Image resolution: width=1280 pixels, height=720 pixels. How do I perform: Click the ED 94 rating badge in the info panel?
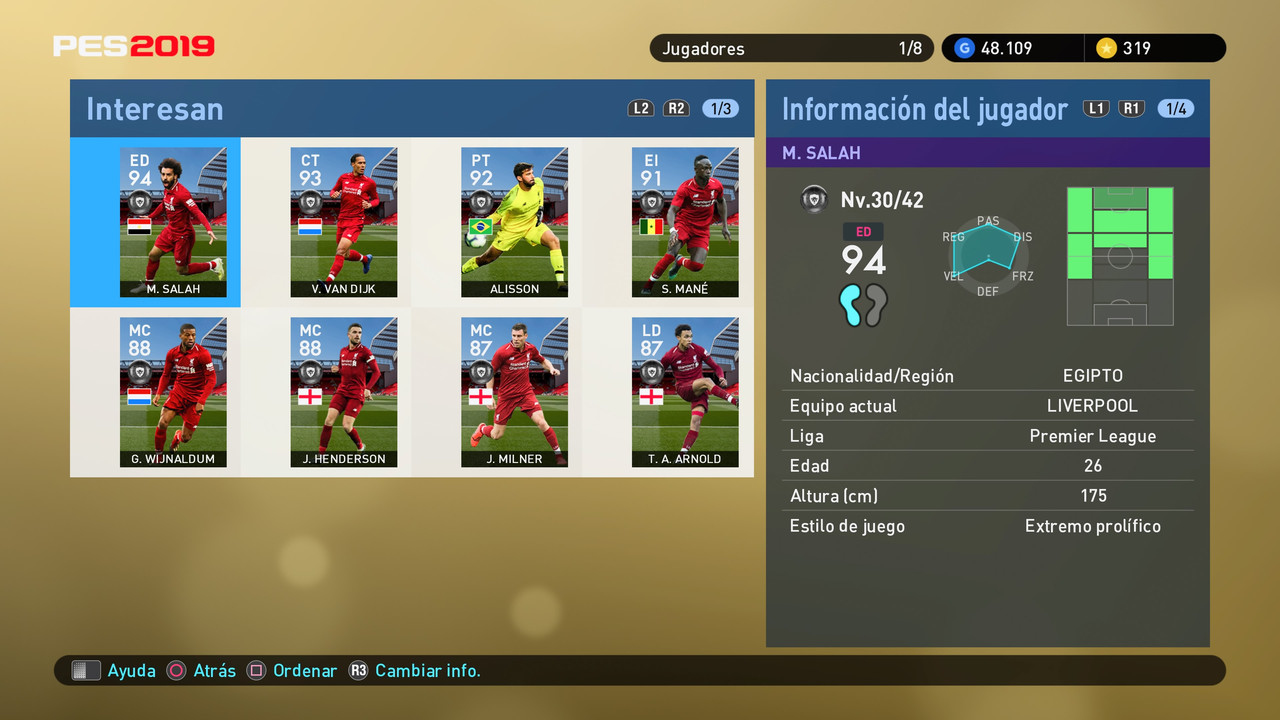point(862,248)
